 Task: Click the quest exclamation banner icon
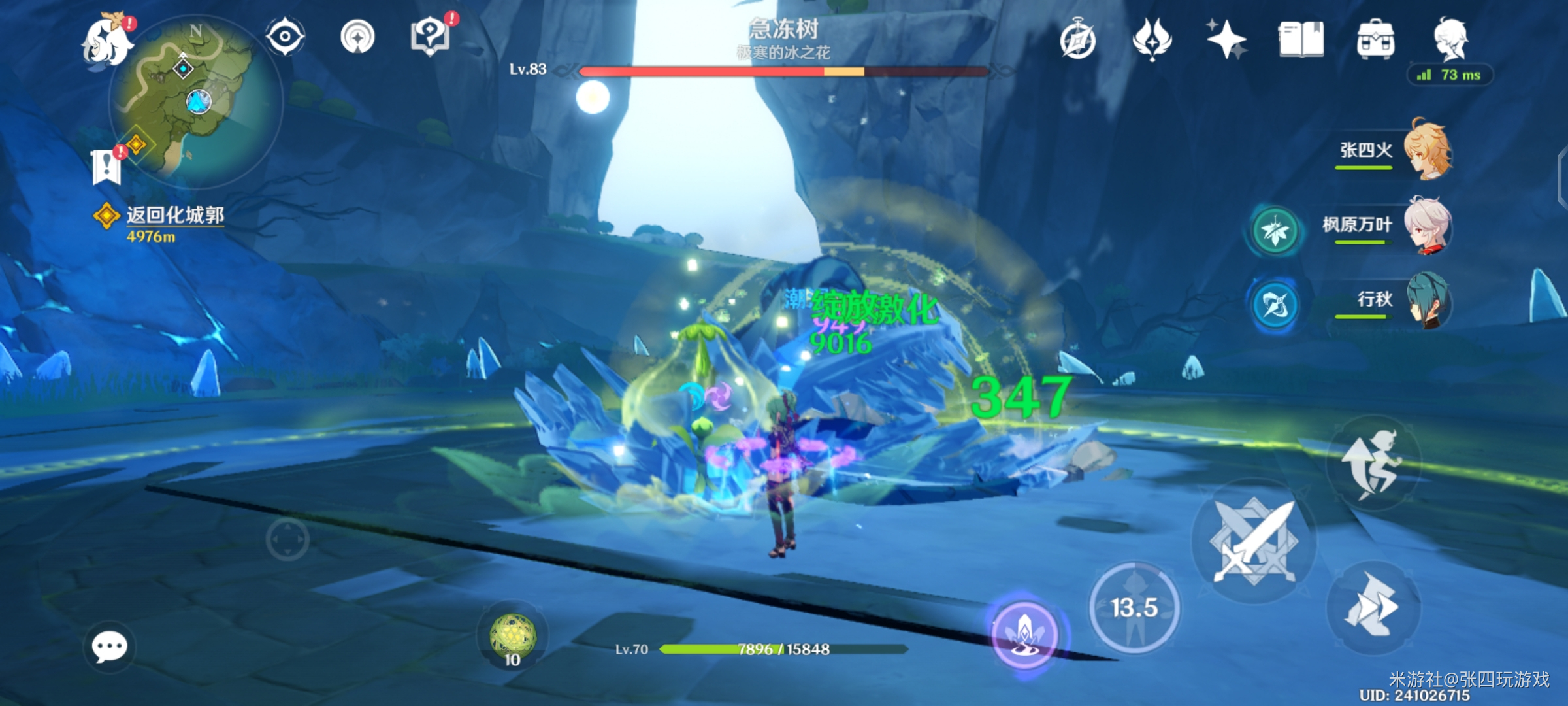[x=106, y=166]
